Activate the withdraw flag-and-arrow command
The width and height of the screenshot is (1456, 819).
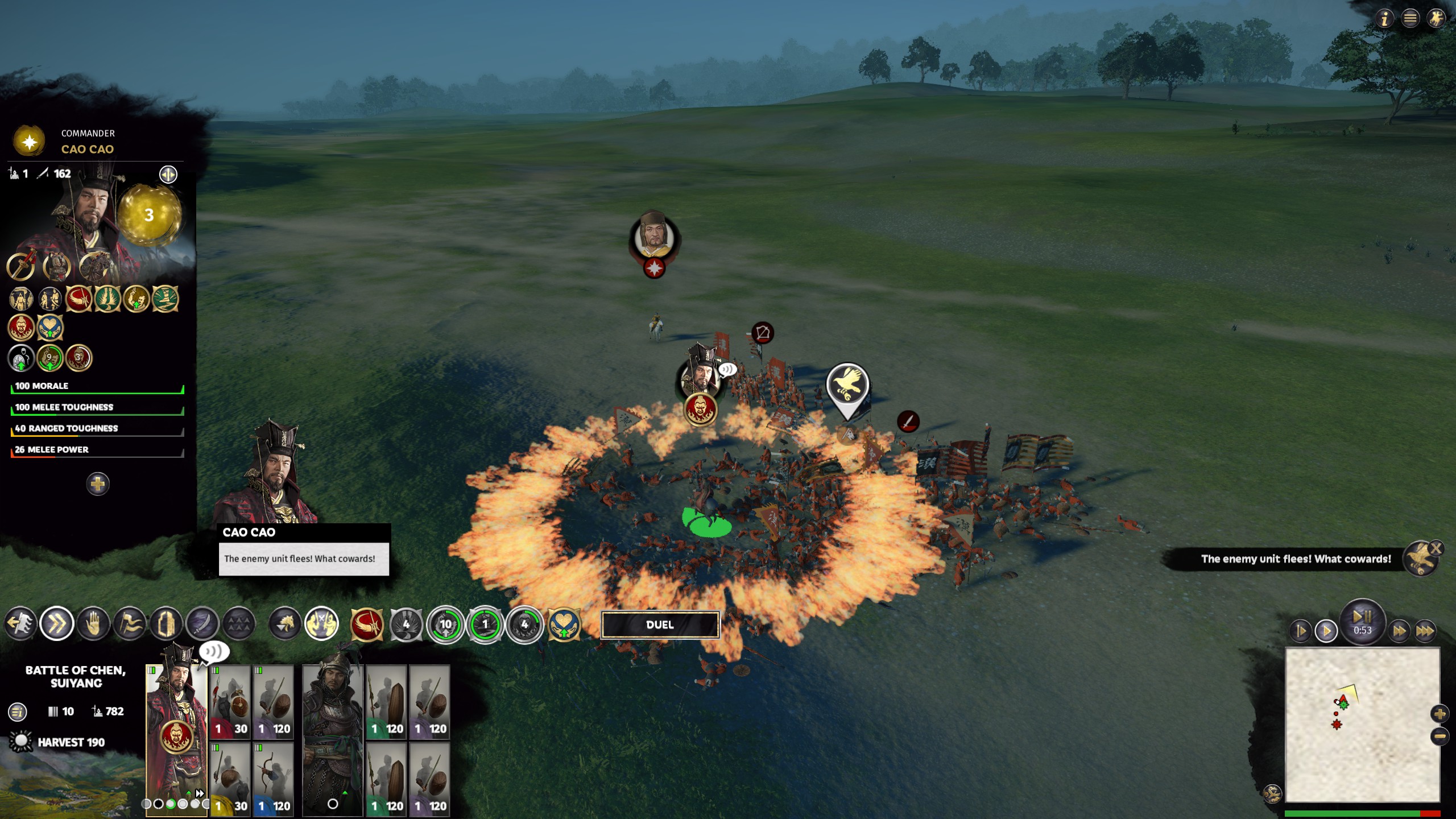click(20, 624)
